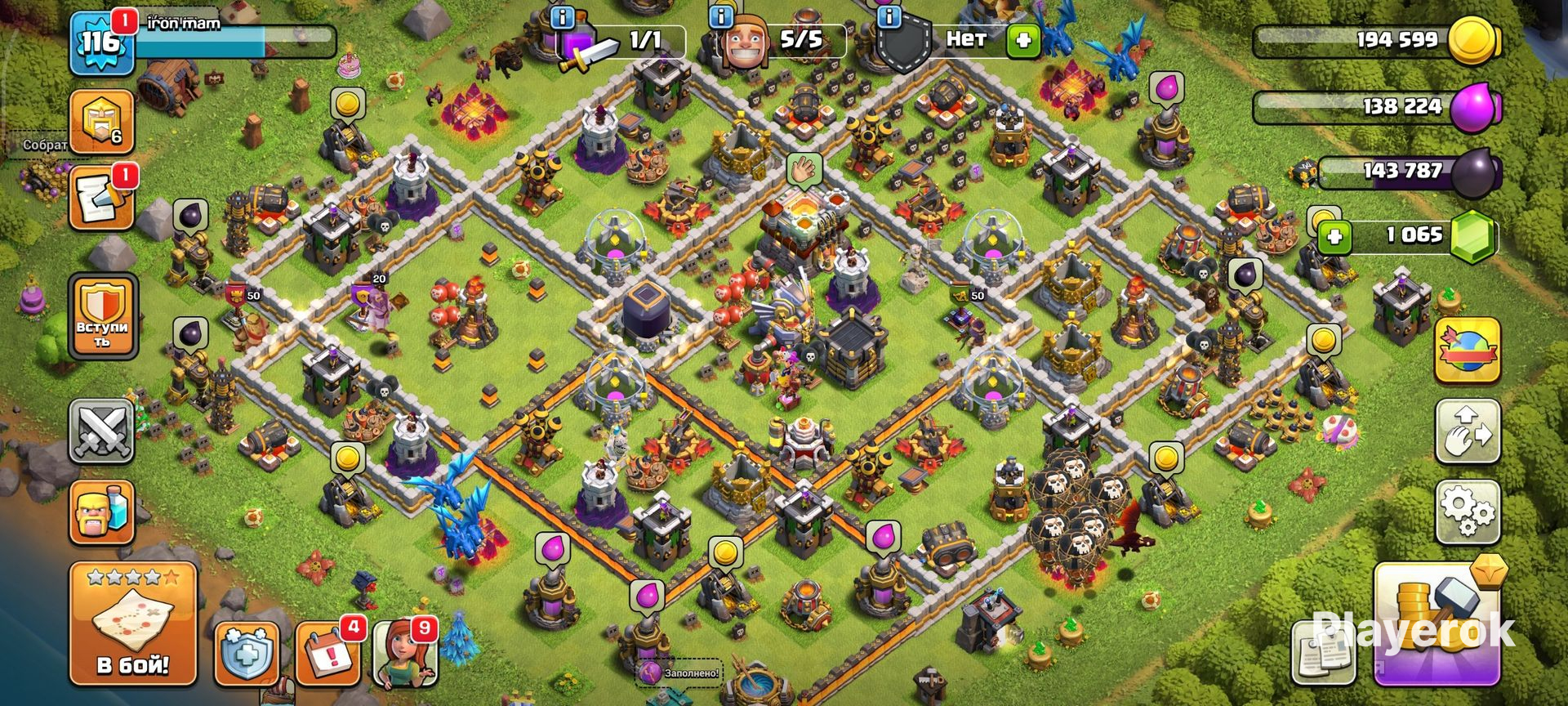1568x706 pixels.
Task: Open the messages scroll with notification
Action: pyautogui.click(x=101, y=199)
